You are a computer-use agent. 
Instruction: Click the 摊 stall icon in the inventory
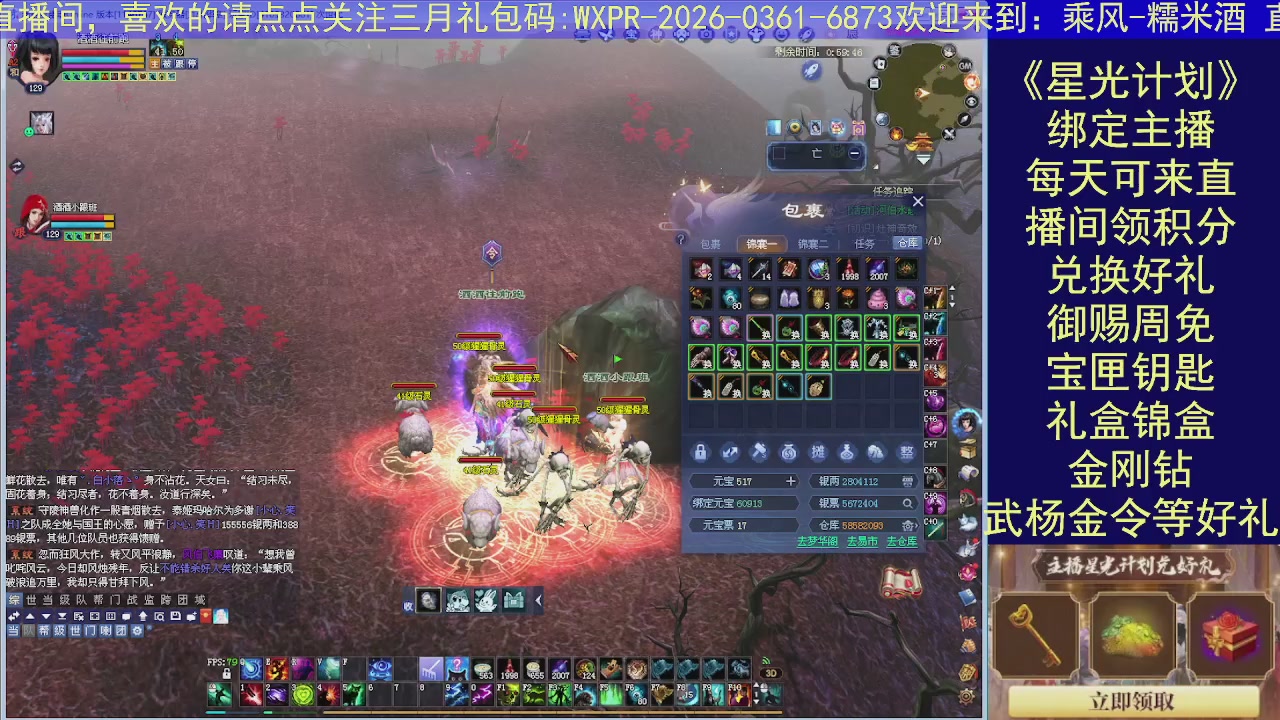[x=817, y=452]
